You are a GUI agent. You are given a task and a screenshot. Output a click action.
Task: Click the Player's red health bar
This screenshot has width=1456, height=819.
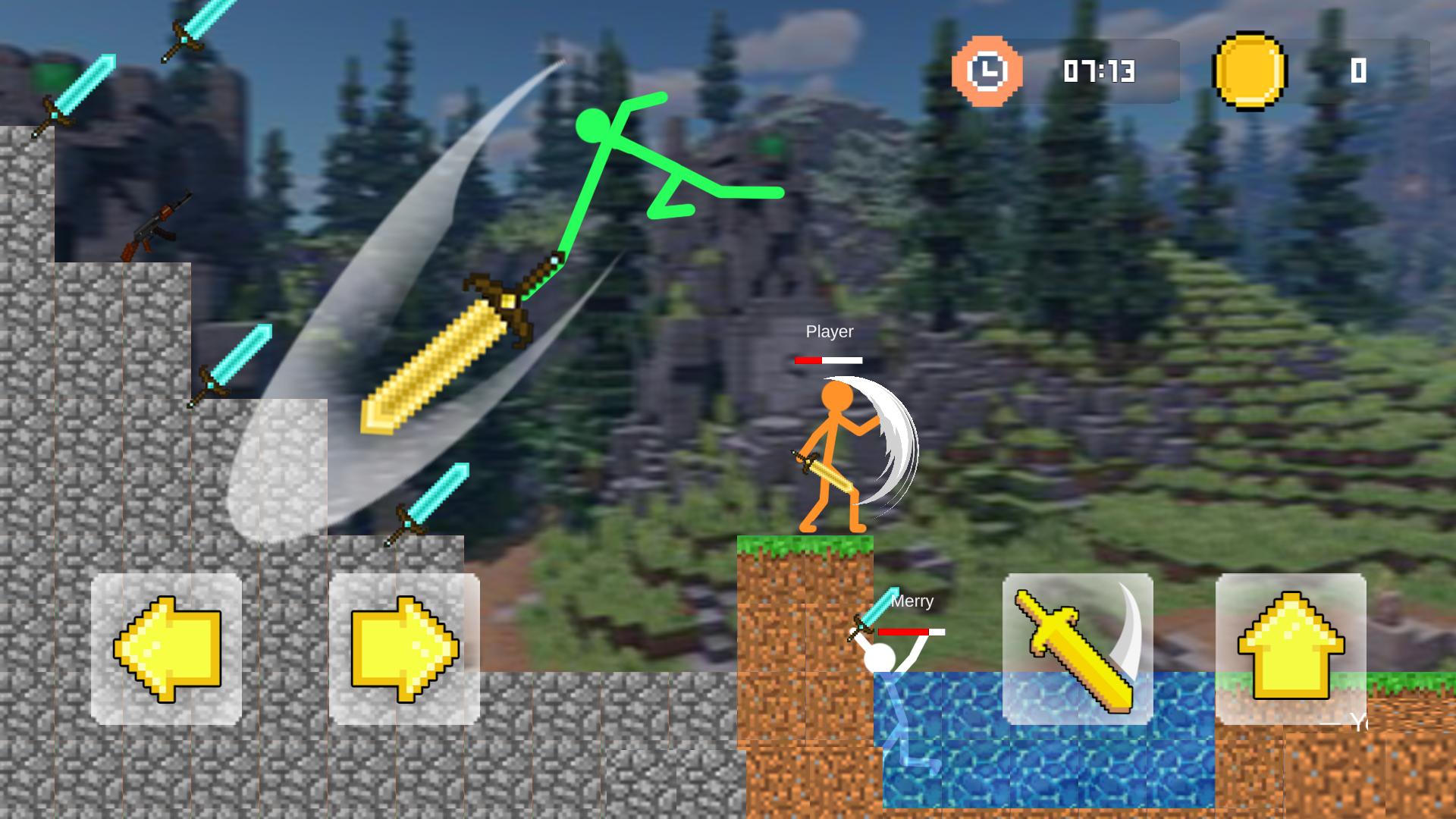pos(829,361)
